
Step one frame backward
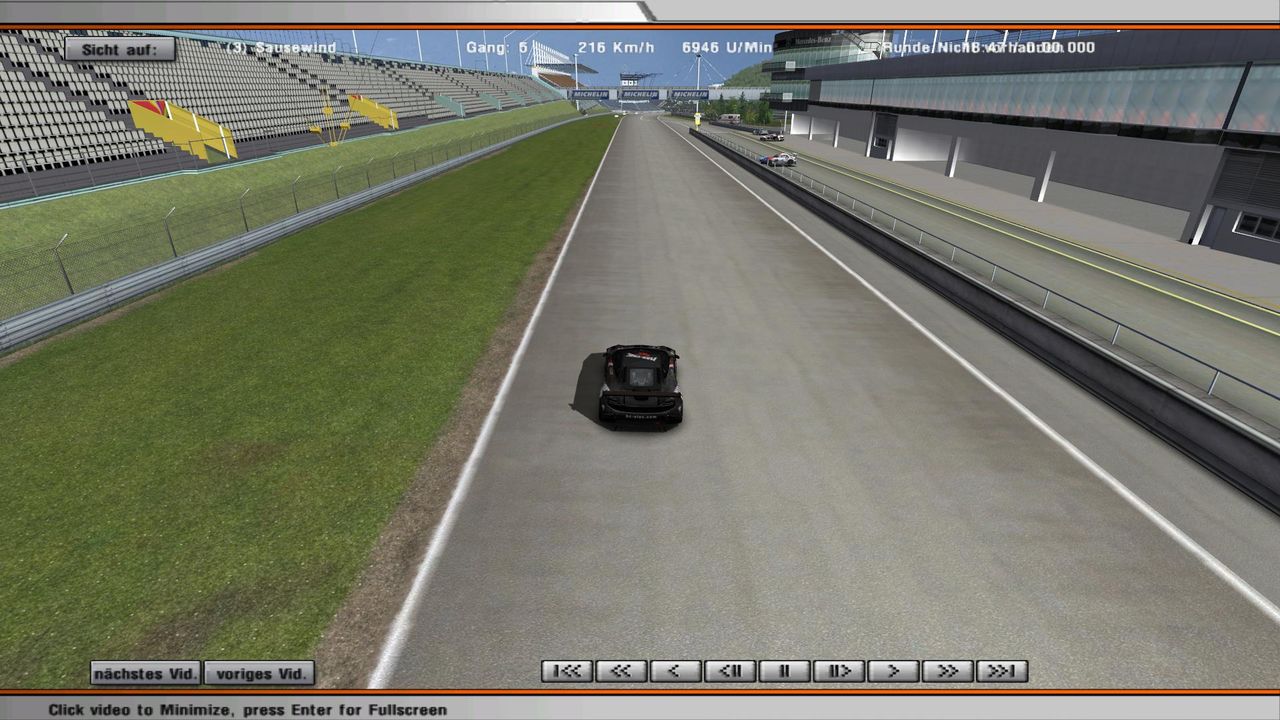[x=730, y=671]
